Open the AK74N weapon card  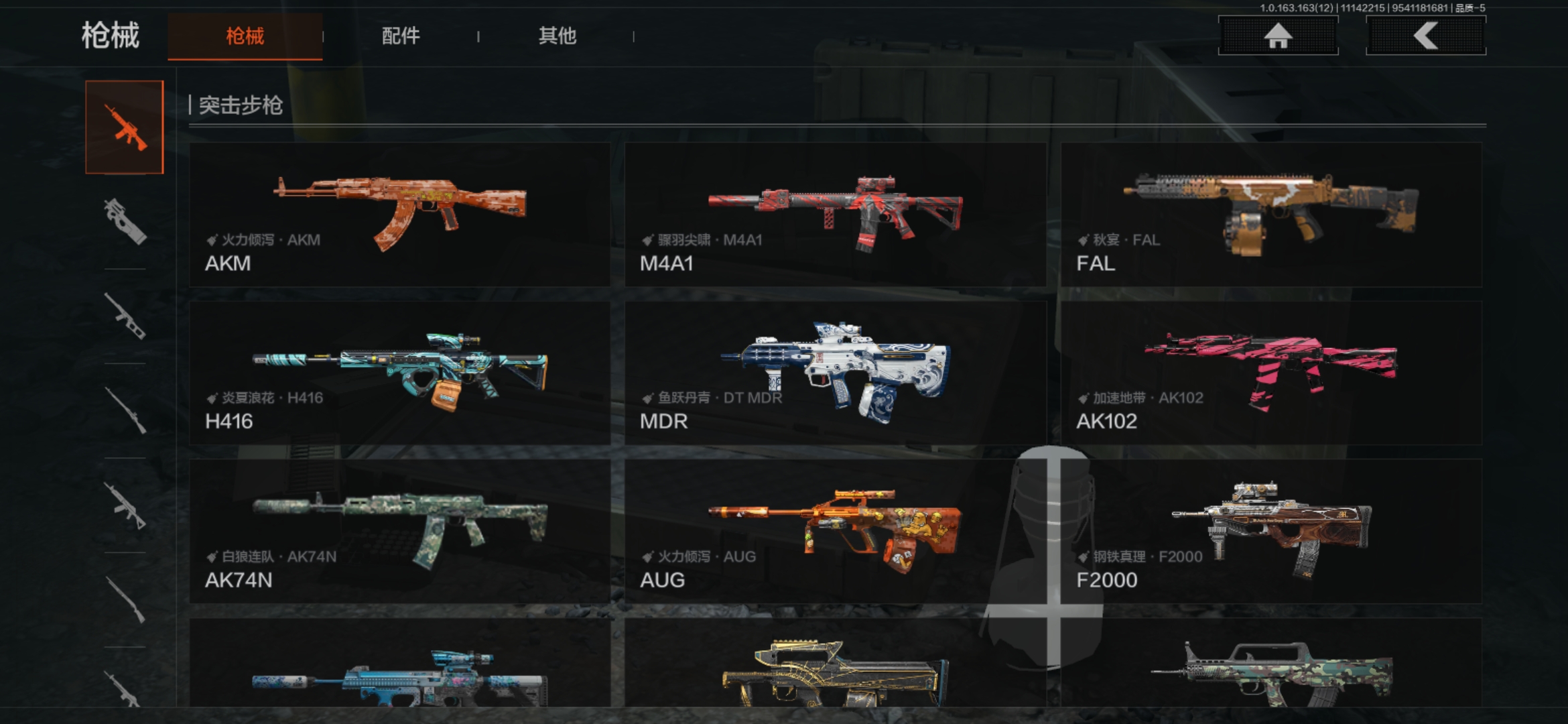399,531
